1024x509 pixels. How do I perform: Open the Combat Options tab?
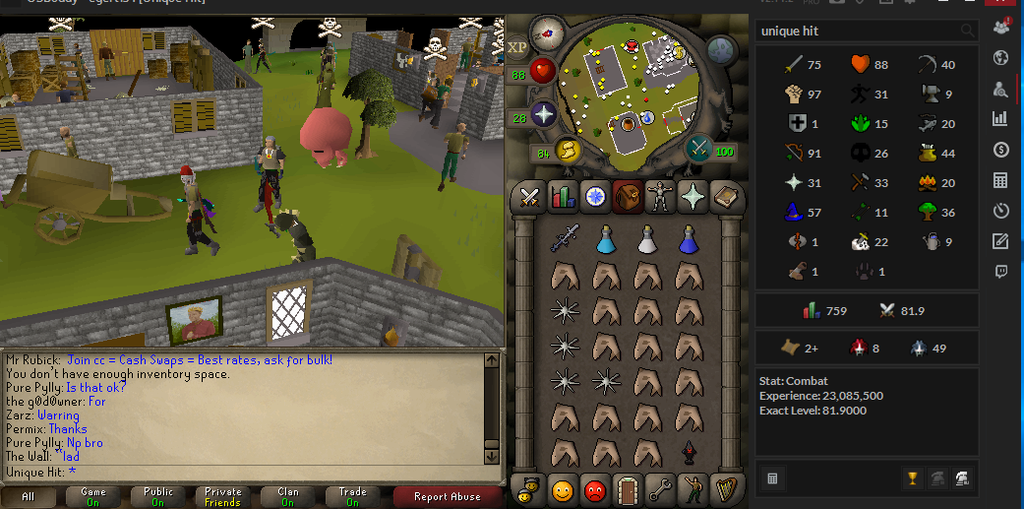[530, 197]
